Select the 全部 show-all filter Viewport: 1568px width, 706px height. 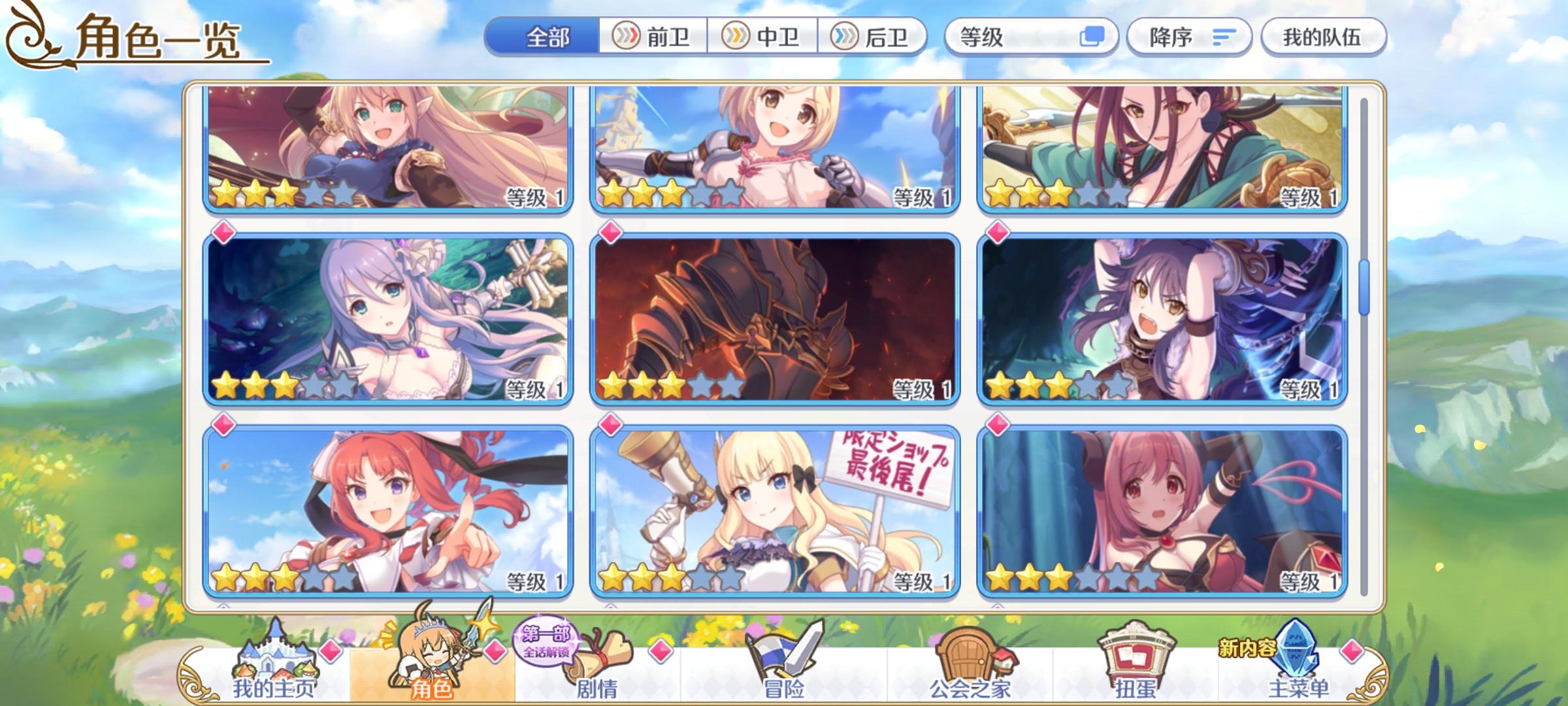547,37
